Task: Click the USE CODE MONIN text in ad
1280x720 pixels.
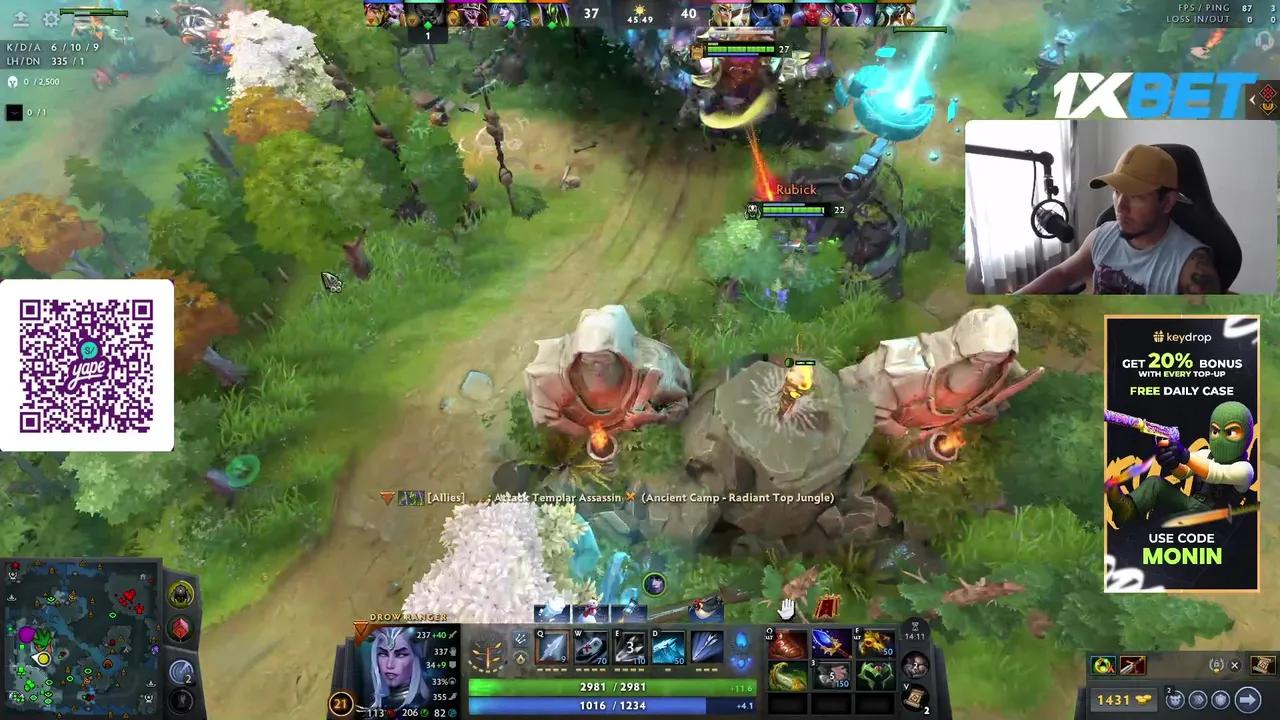Action: tap(1181, 548)
